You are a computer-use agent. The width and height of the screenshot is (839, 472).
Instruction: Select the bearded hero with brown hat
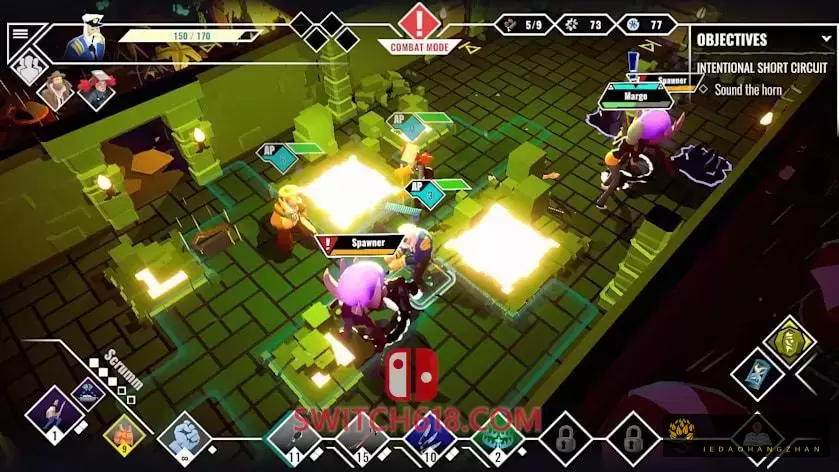click(x=57, y=90)
